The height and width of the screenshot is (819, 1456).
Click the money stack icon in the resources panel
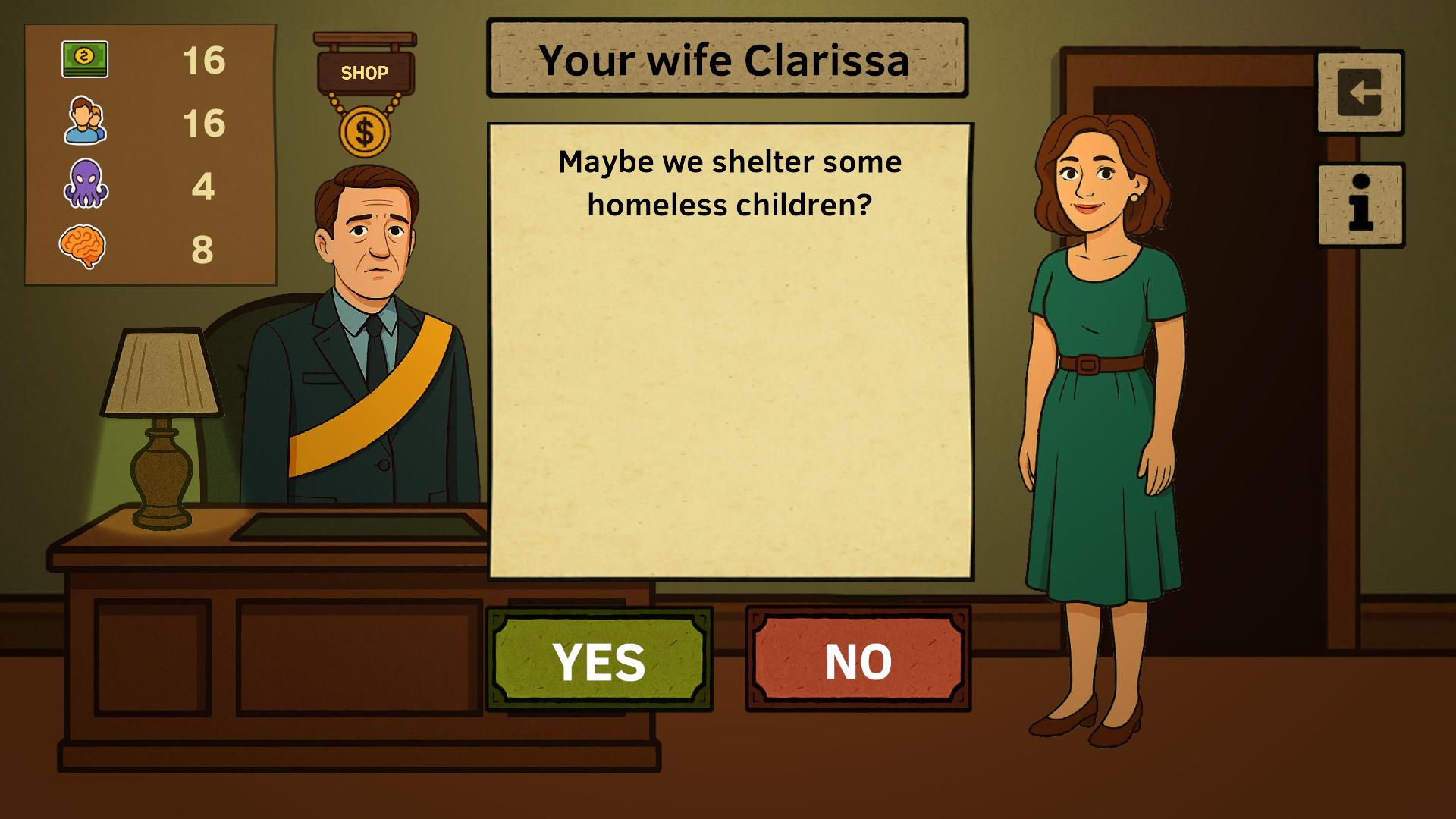[x=86, y=61]
